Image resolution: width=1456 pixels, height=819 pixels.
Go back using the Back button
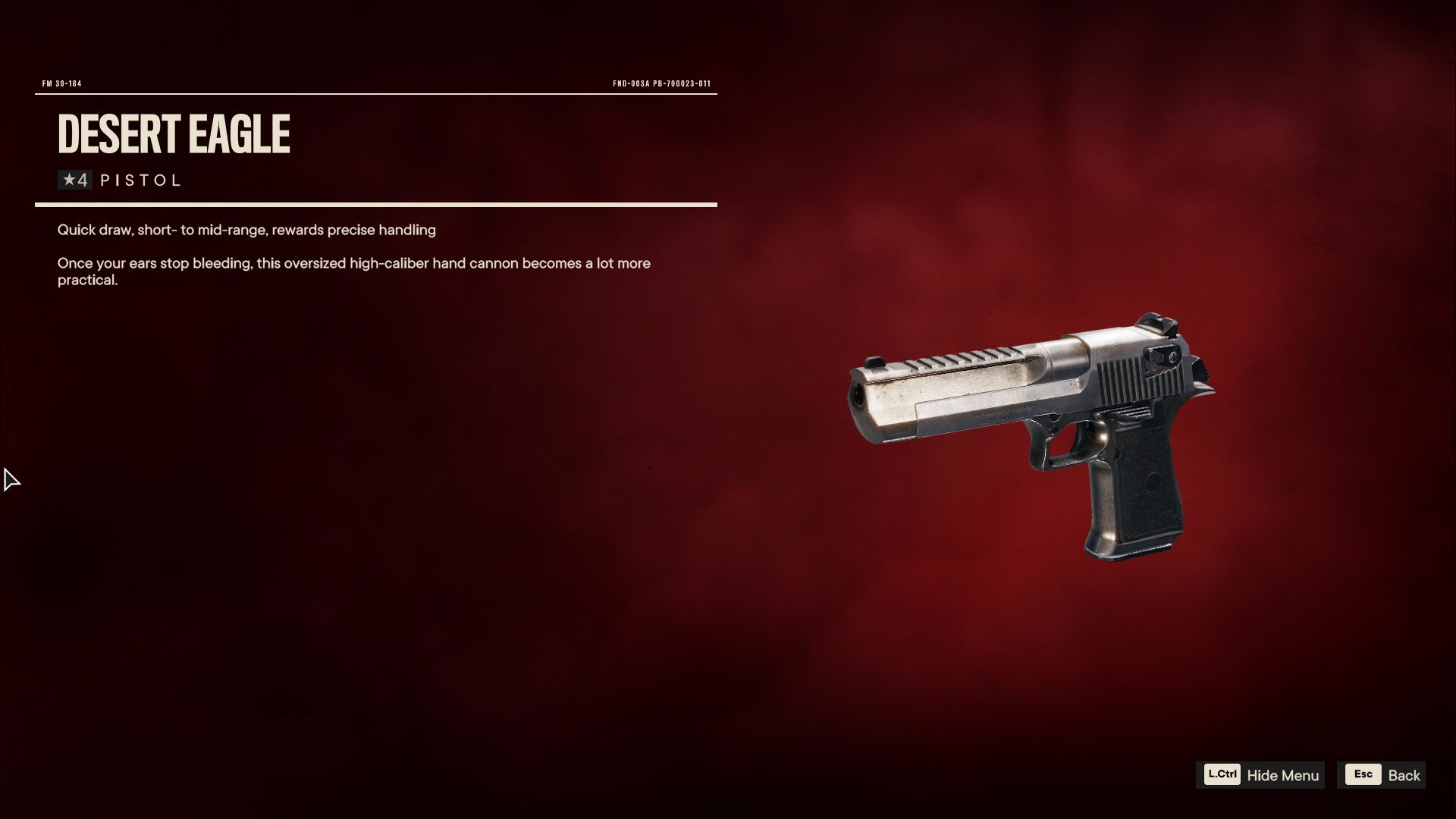click(1382, 775)
